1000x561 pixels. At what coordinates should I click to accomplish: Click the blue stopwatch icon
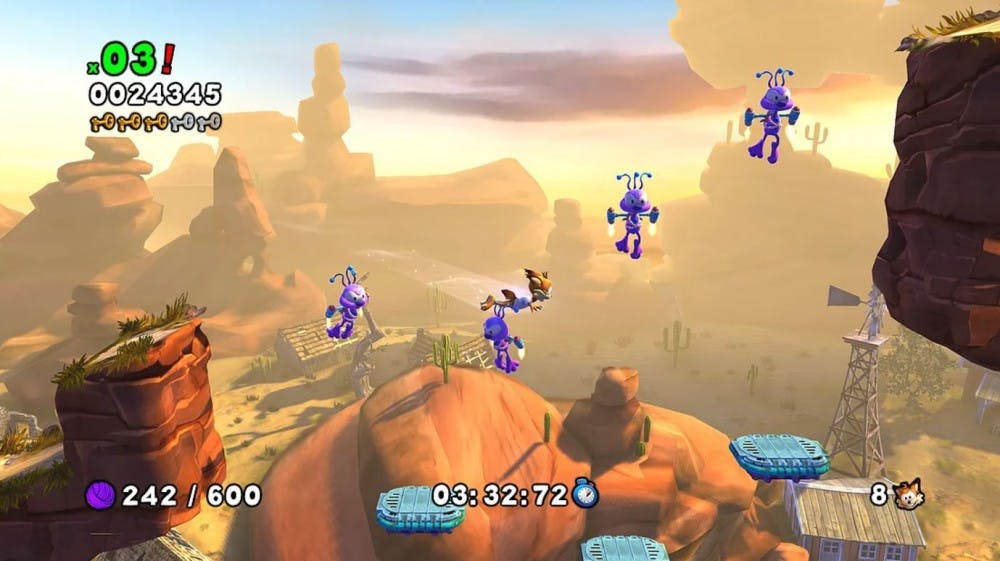pyautogui.click(x=585, y=493)
